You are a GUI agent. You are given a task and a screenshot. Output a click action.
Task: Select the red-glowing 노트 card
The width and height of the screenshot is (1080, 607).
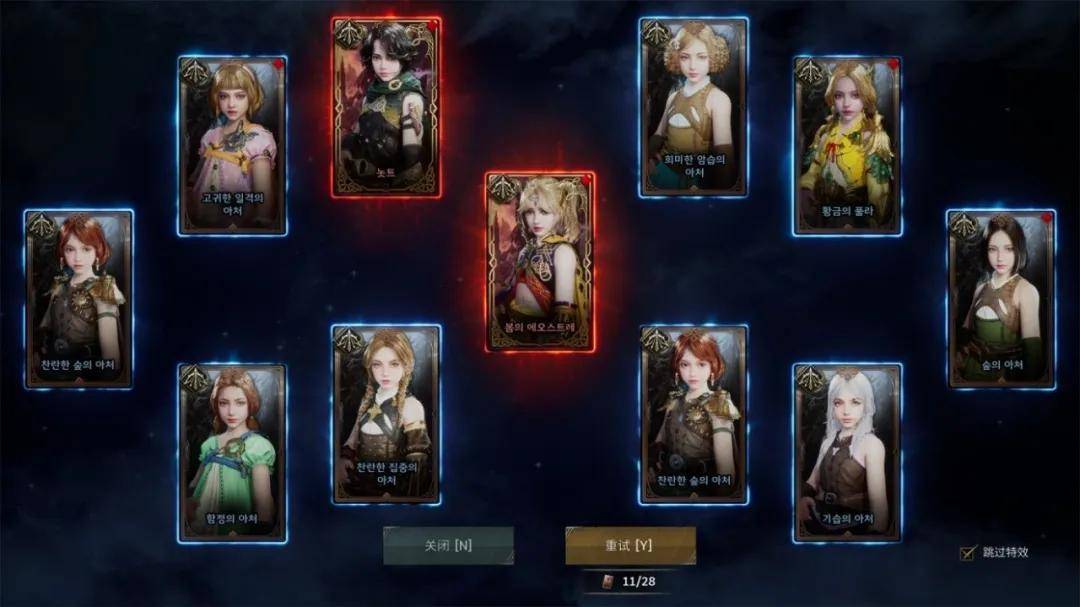tap(386, 107)
